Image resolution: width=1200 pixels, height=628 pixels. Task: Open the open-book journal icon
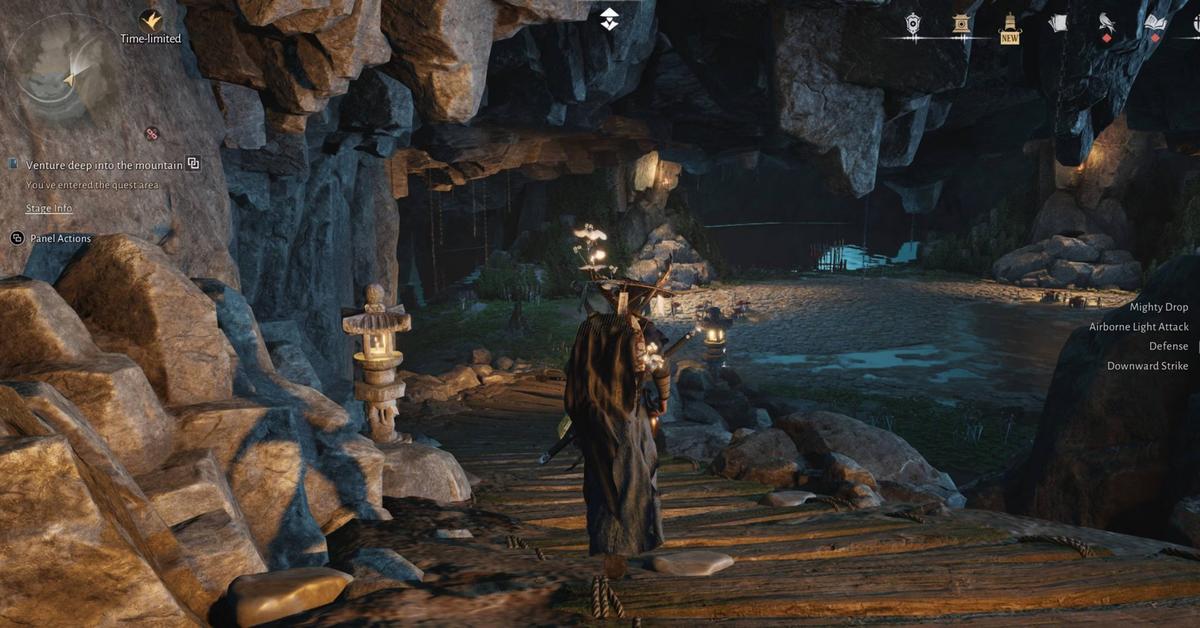pos(1156,23)
